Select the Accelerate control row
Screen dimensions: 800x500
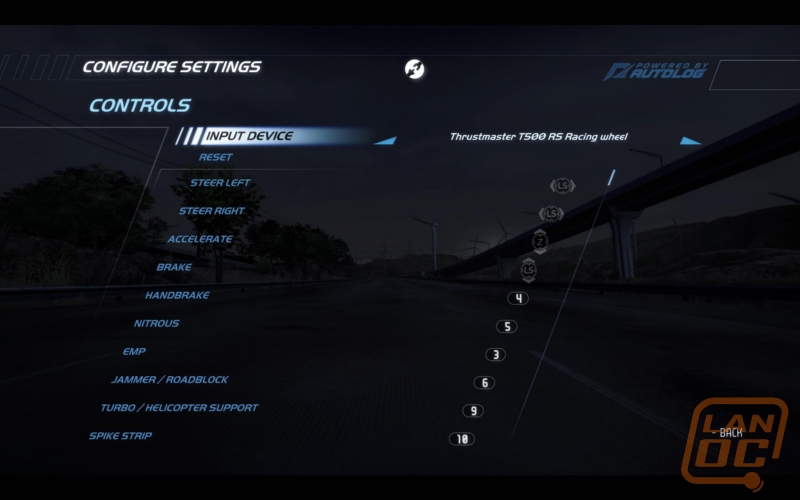(x=200, y=239)
